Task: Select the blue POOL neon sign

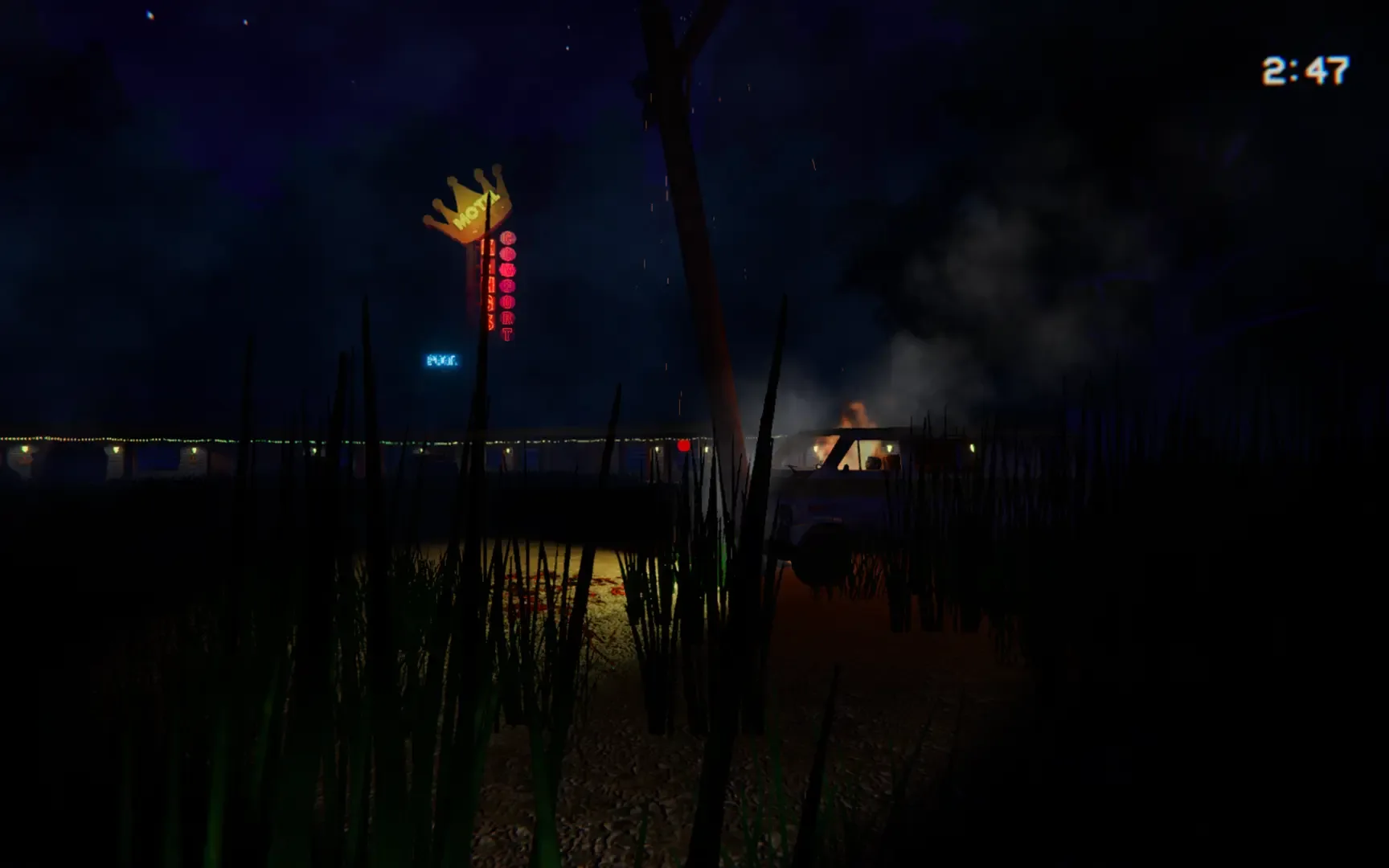Action: pos(444,360)
